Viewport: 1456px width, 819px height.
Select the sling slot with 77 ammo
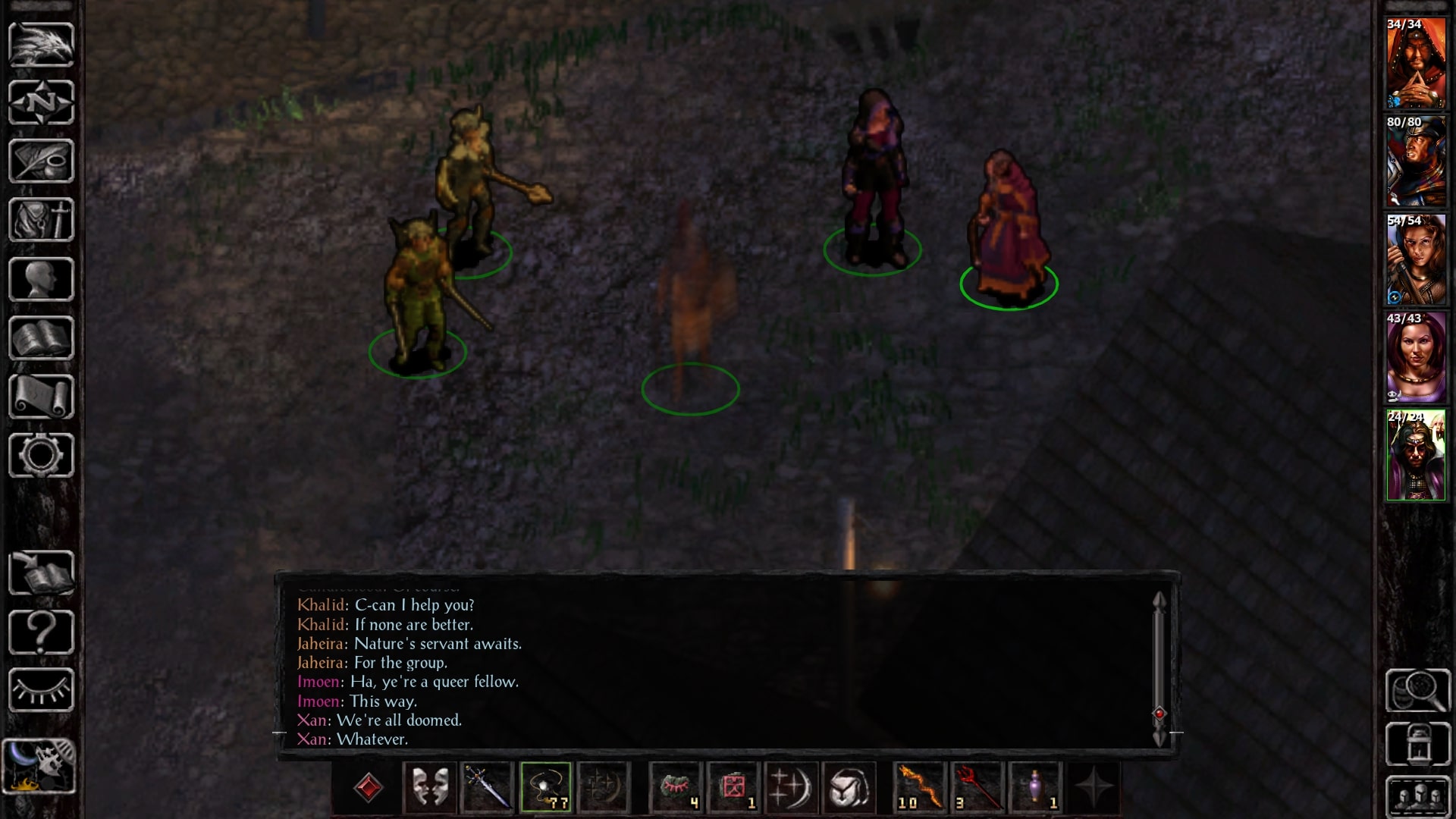(x=546, y=788)
